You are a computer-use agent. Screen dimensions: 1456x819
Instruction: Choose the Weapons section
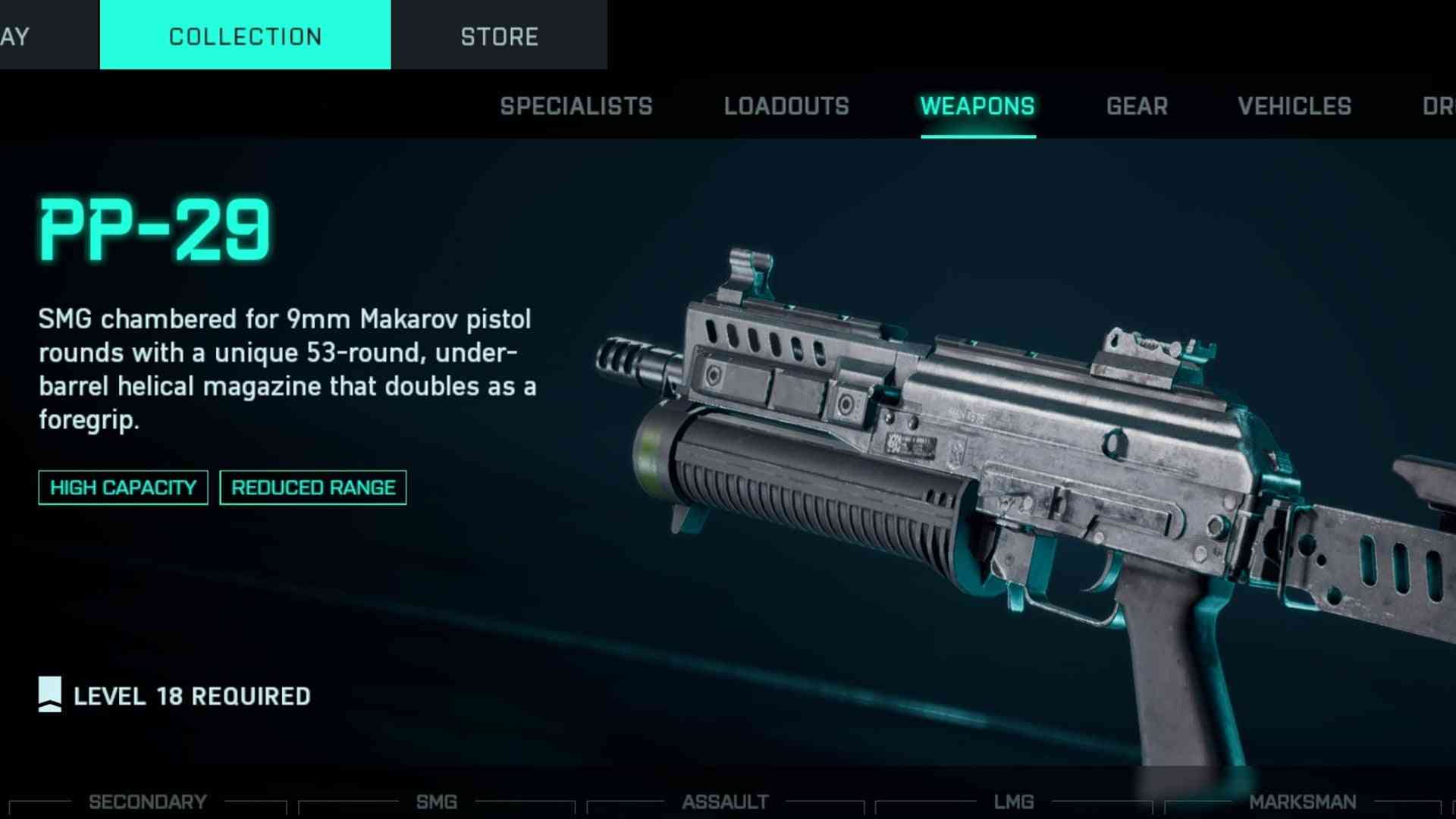tap(977, 106)
